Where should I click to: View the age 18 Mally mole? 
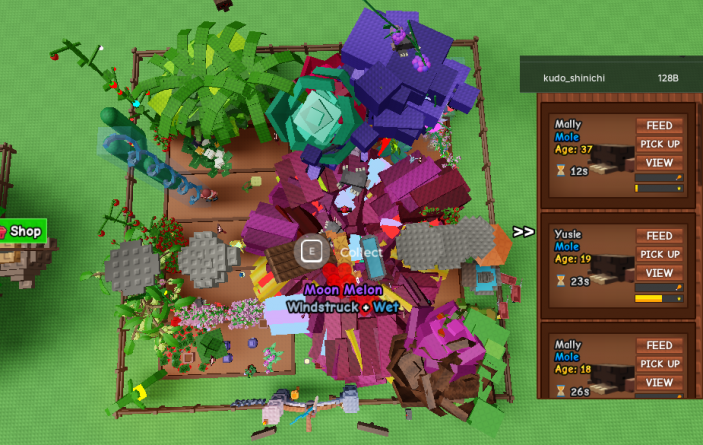click(x=660, y=383)
